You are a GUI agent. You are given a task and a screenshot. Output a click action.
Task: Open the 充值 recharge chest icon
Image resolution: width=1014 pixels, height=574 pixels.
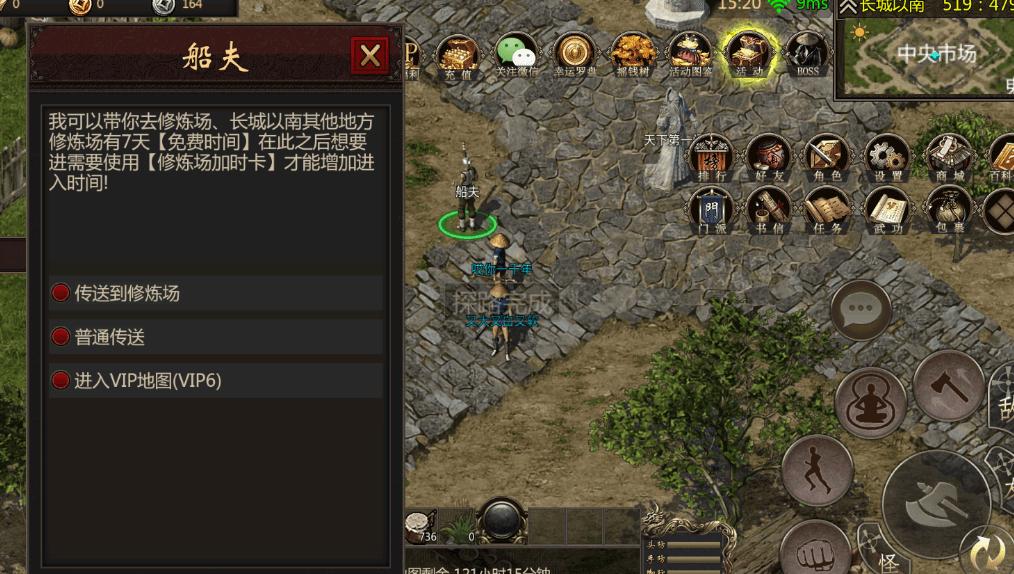[458, 55]
